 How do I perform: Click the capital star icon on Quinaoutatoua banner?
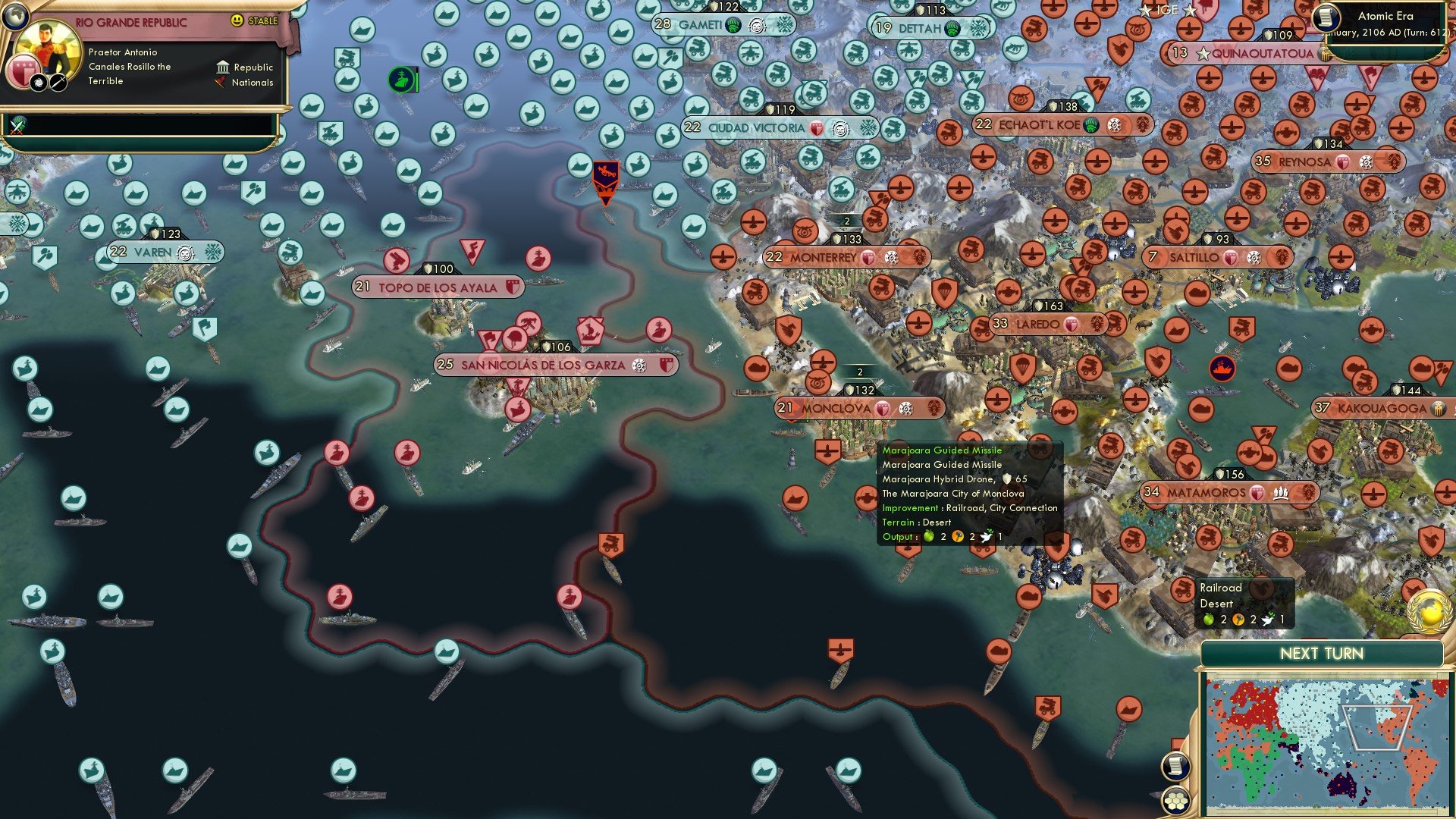pos(1203,53)
